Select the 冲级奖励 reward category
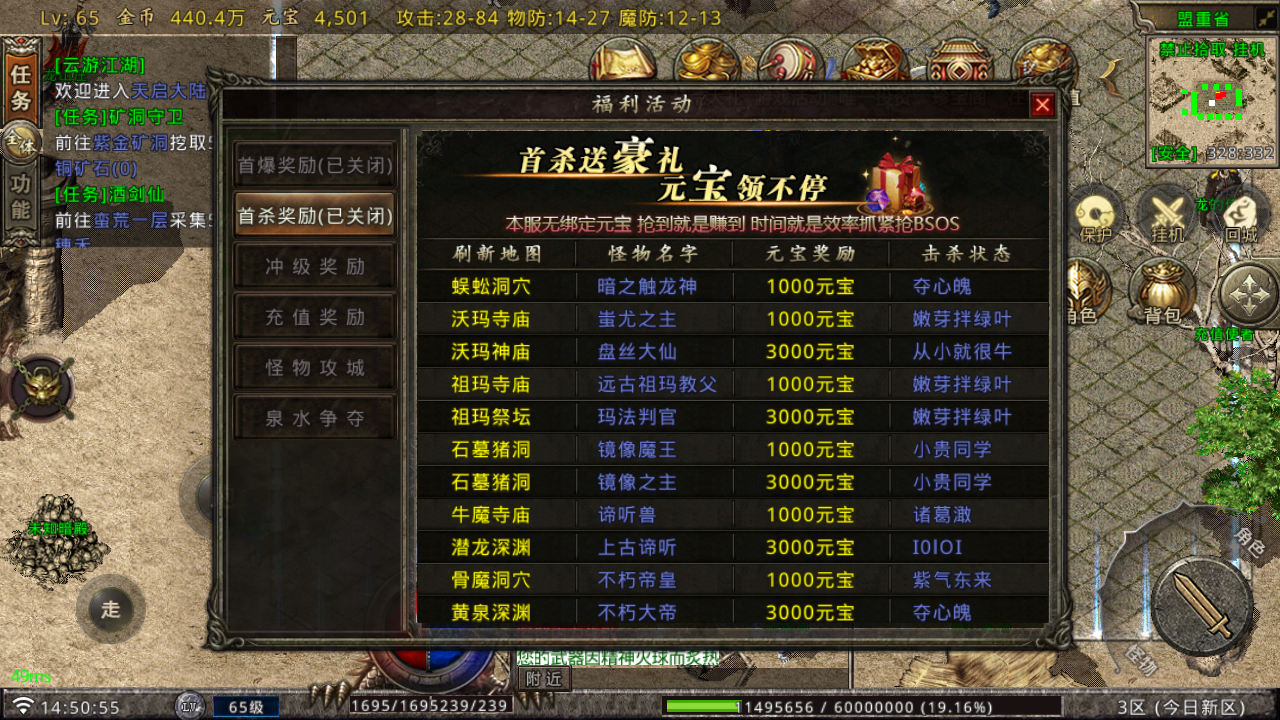1280x720 pixels. tap(314, 265)
